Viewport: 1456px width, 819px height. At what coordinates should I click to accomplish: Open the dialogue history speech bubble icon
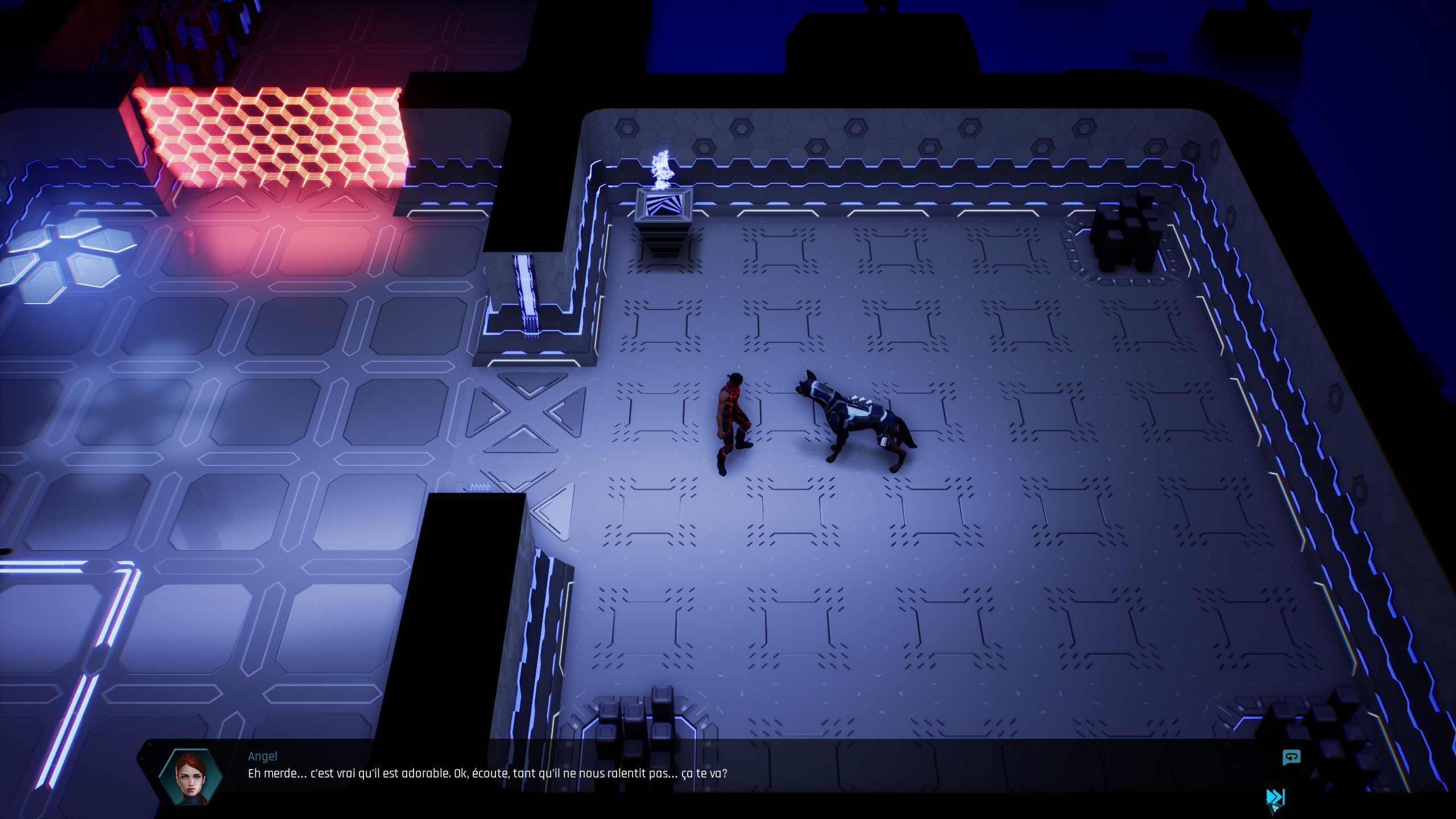[x=1291, y=758]
